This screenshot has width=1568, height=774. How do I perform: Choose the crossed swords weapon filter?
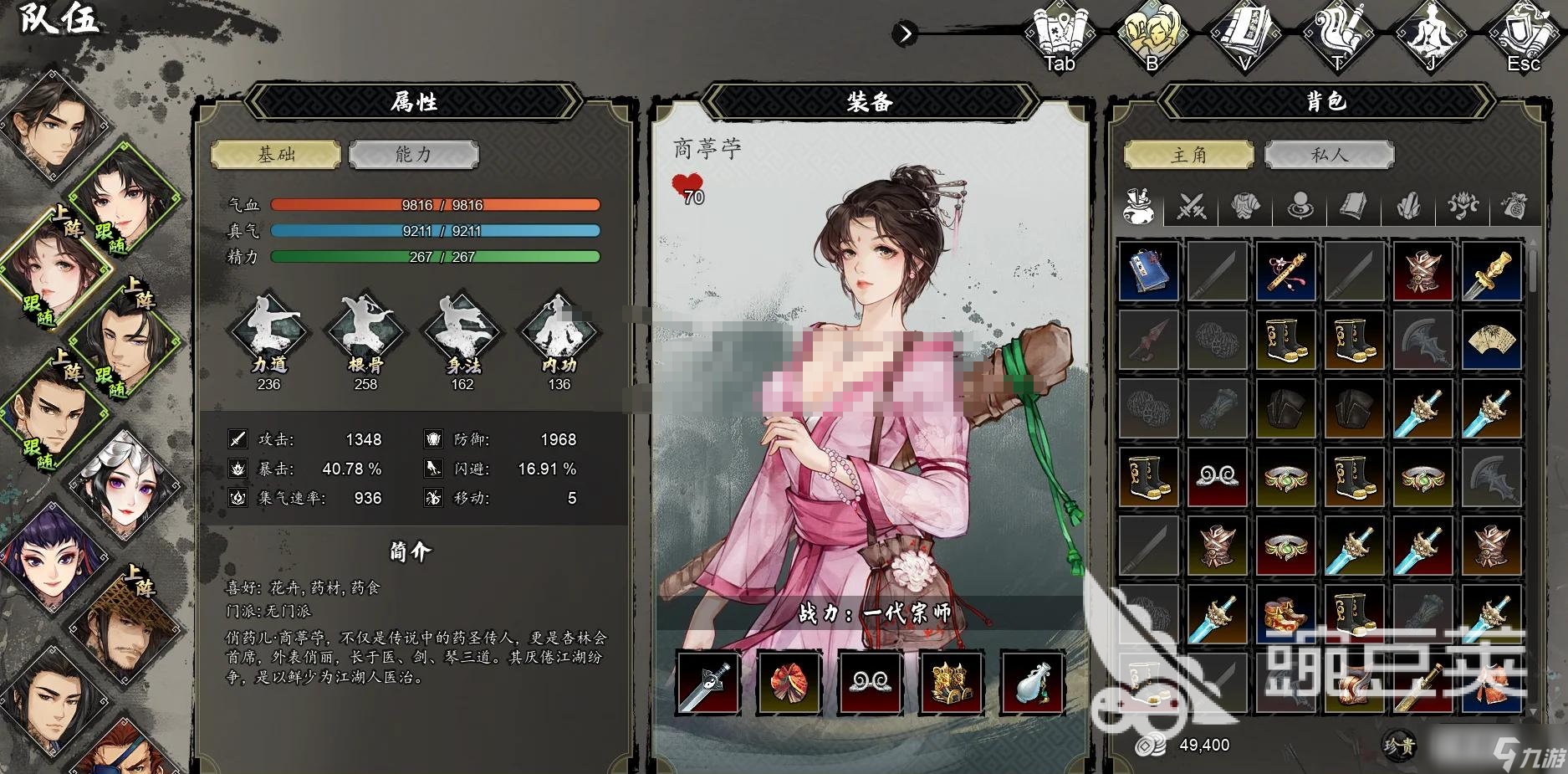[x=1192, y=205]
